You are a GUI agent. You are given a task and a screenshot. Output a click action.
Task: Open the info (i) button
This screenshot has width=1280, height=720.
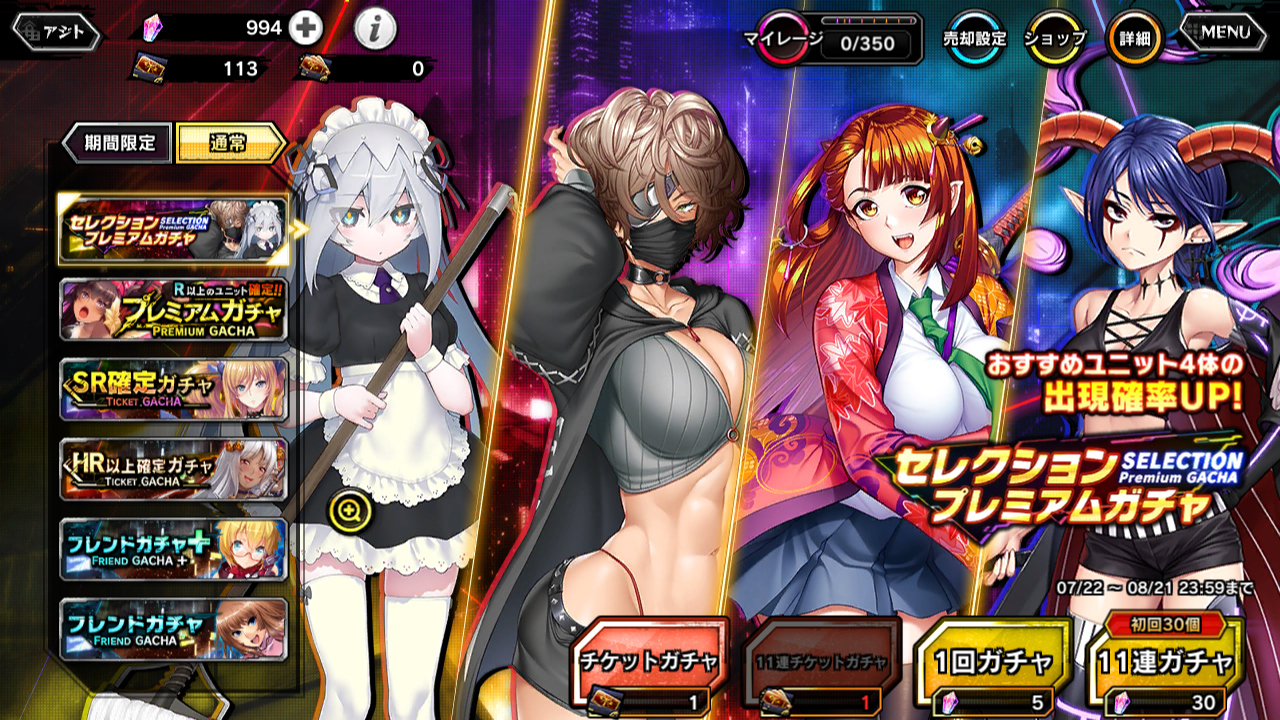375,30
